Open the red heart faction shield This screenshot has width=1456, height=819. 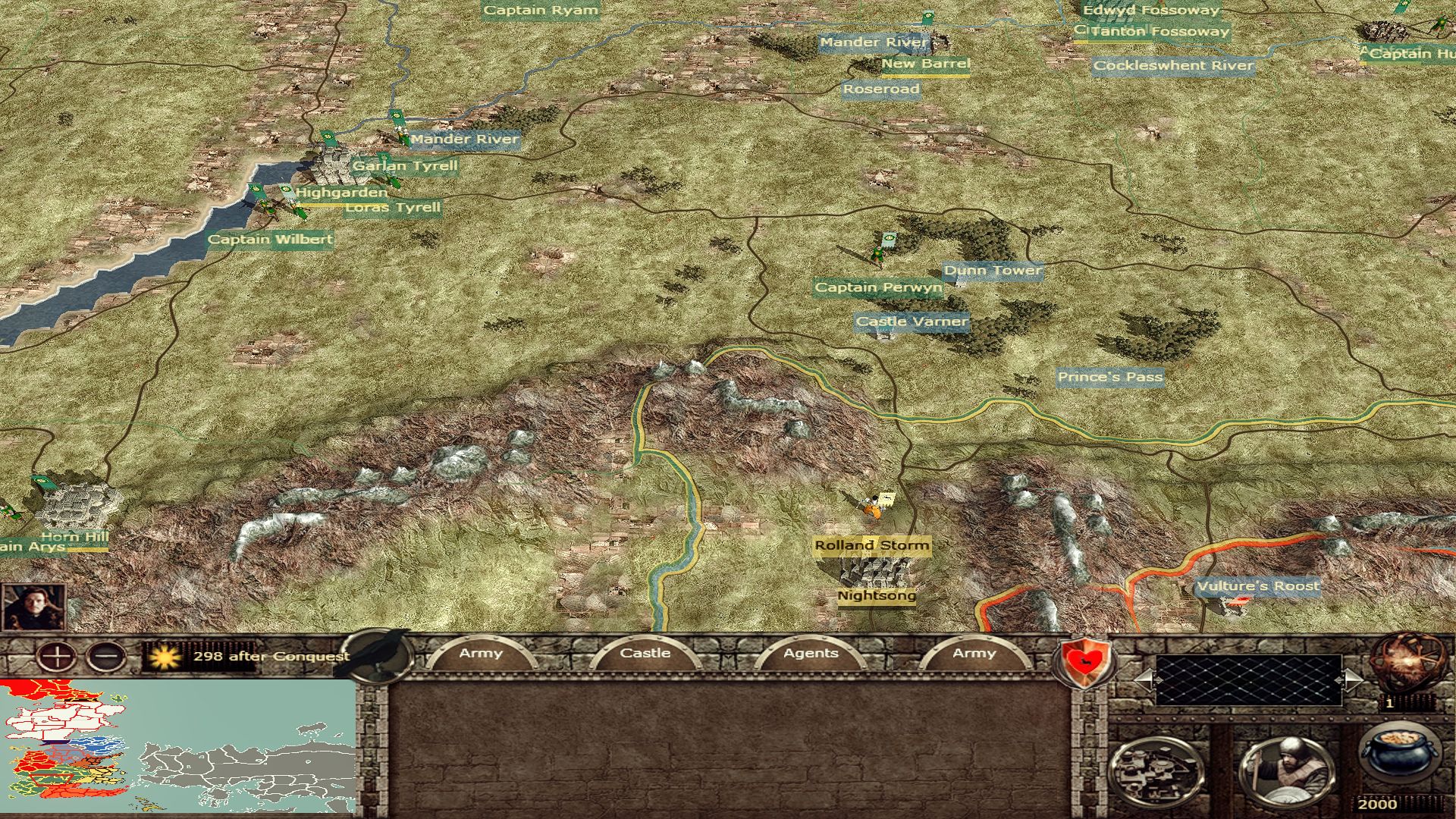(1086, 661)
